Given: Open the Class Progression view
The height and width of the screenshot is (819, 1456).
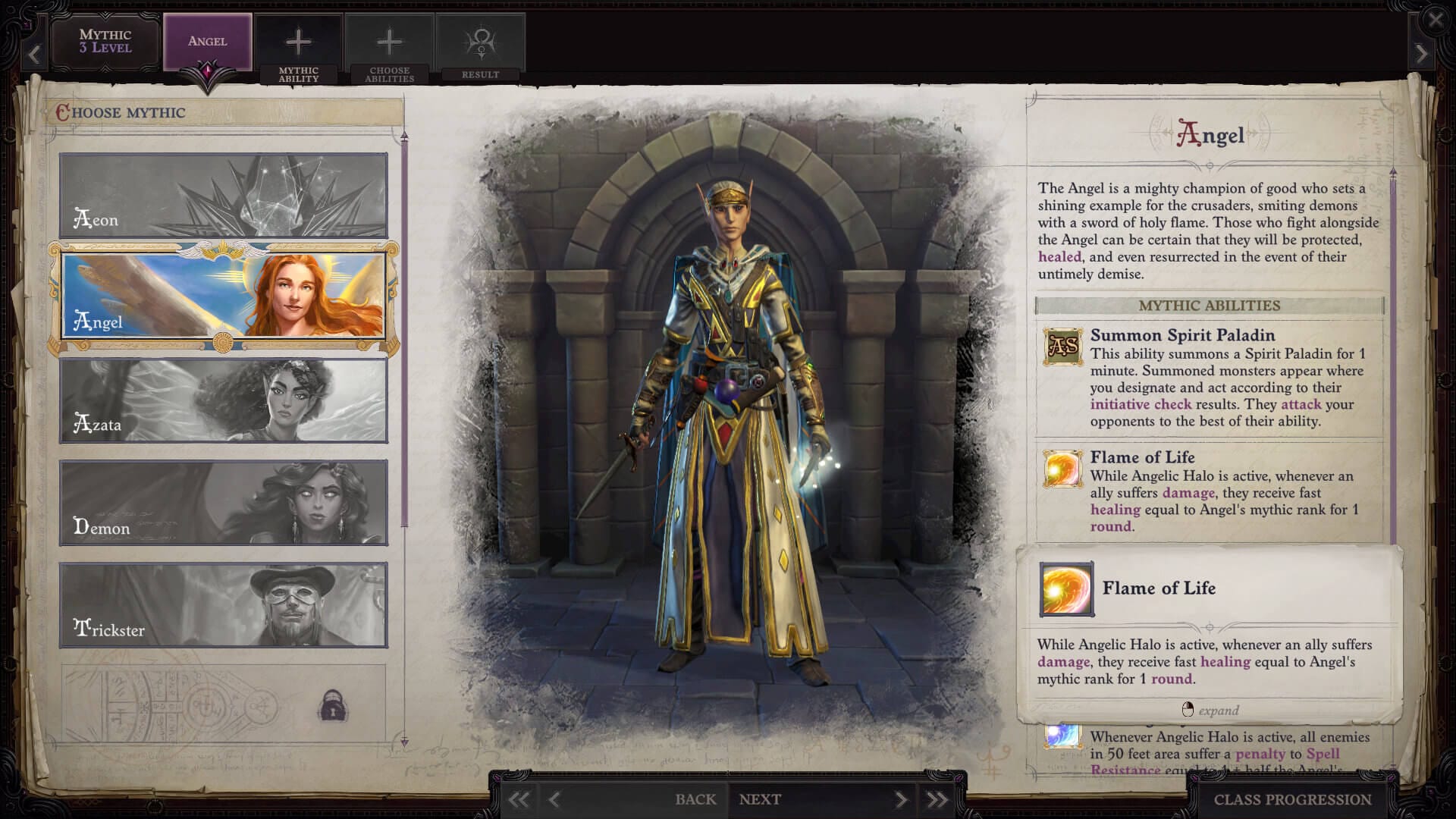Looking at the screenshot, I should tap(1292, 799).
